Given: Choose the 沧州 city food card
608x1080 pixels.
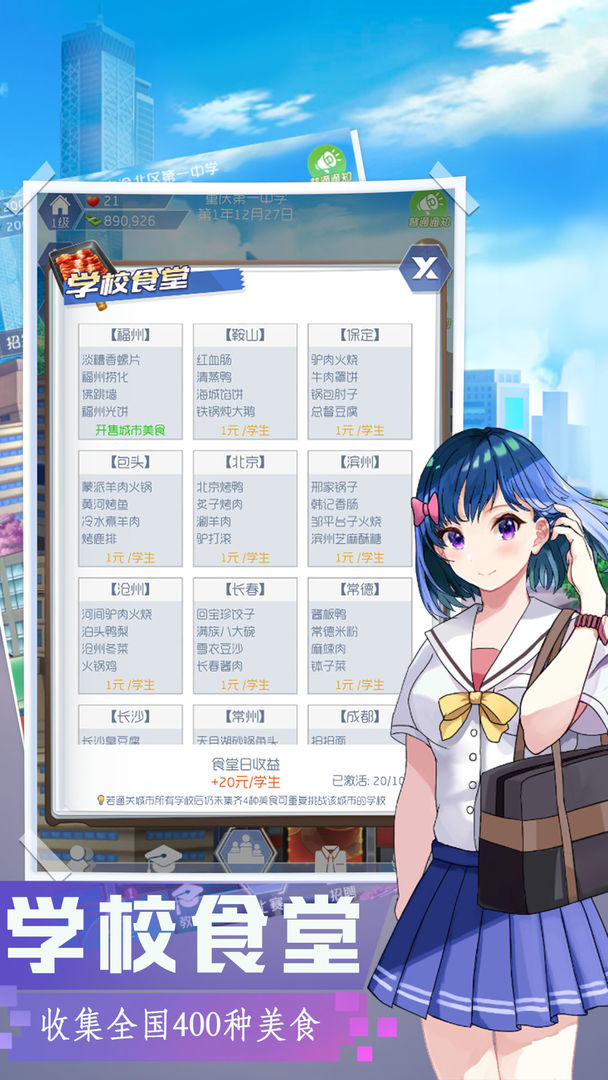Looking at the screenshot, I should (x=130, y=634).
